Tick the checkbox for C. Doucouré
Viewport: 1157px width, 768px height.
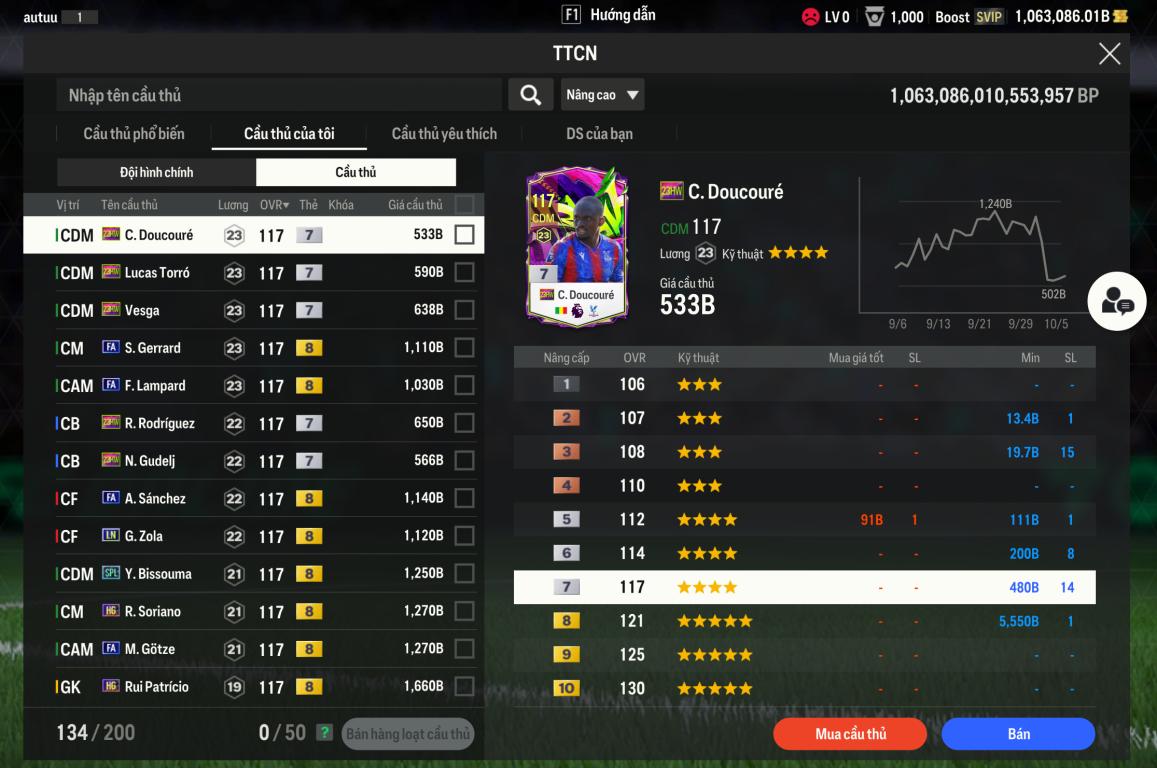tap(464, 235)
